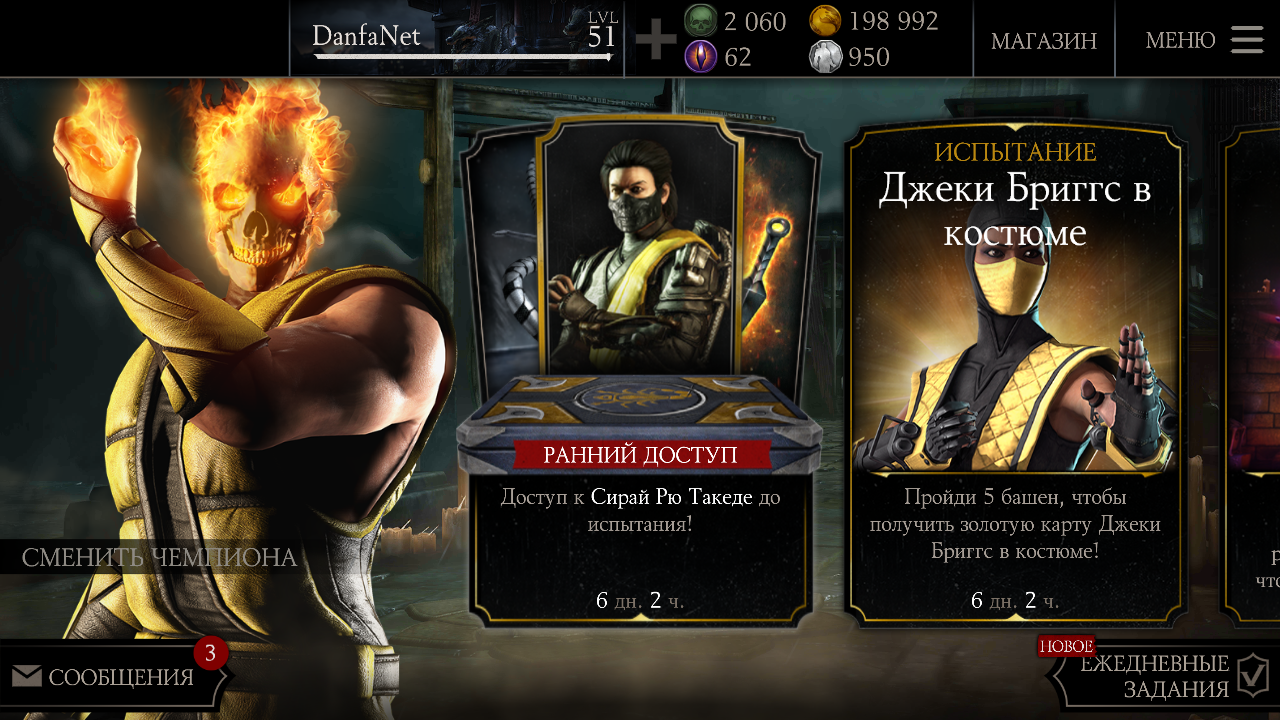Select Сменить Чемпиона to change champion
Viewport: 1280px width, 720px height.
[160, 558]
